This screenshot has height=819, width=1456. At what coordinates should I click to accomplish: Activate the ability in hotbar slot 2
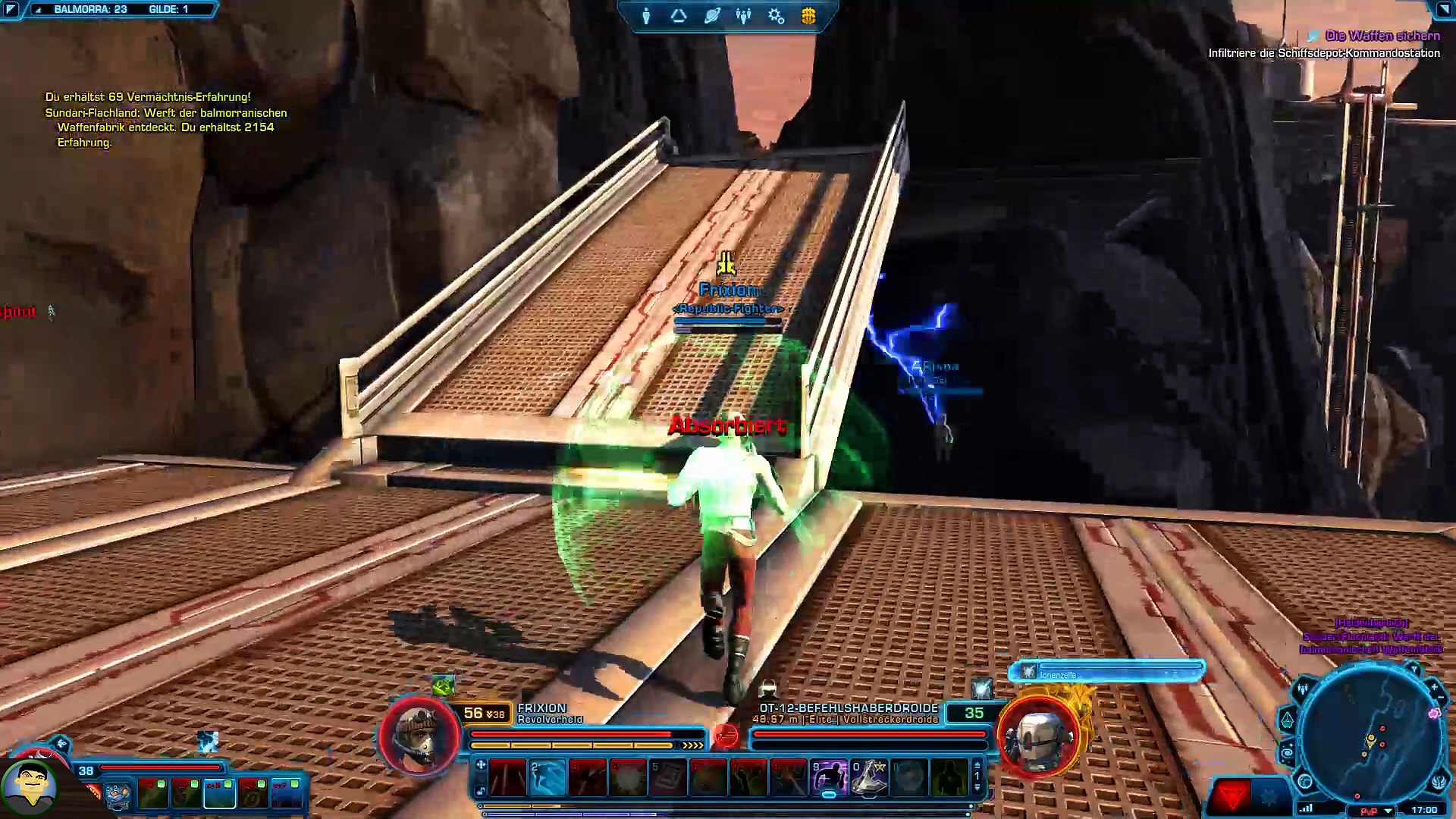pos(548,778)
